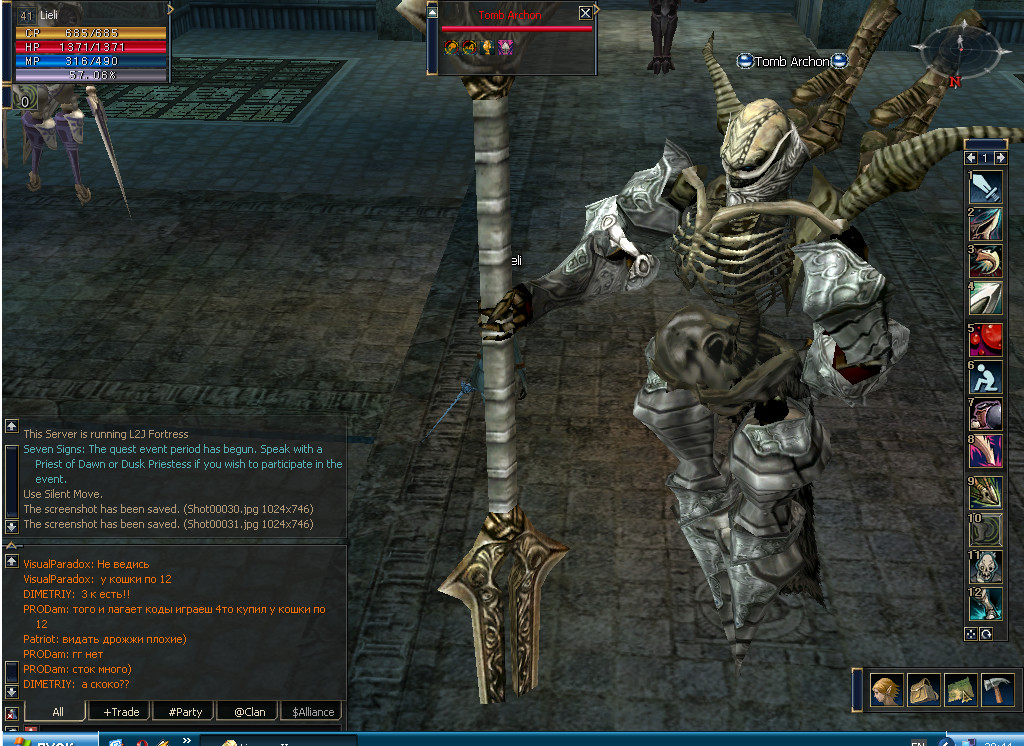
Task: Switch to the #Party chat tab
Action: (x=185, y=712)
